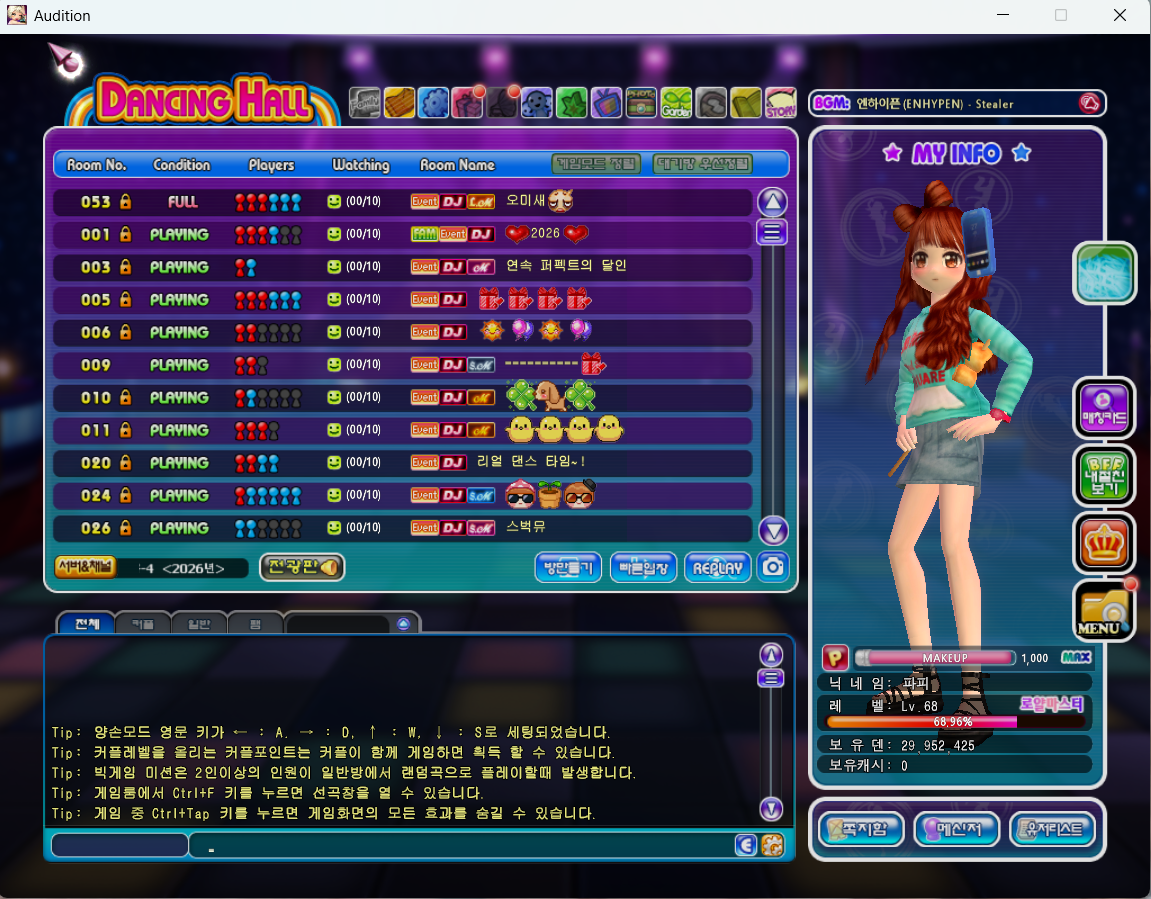Screen dimensions: 1151x899
Task: Open the MENU folder button
Action: click(x=1104, y=612)
